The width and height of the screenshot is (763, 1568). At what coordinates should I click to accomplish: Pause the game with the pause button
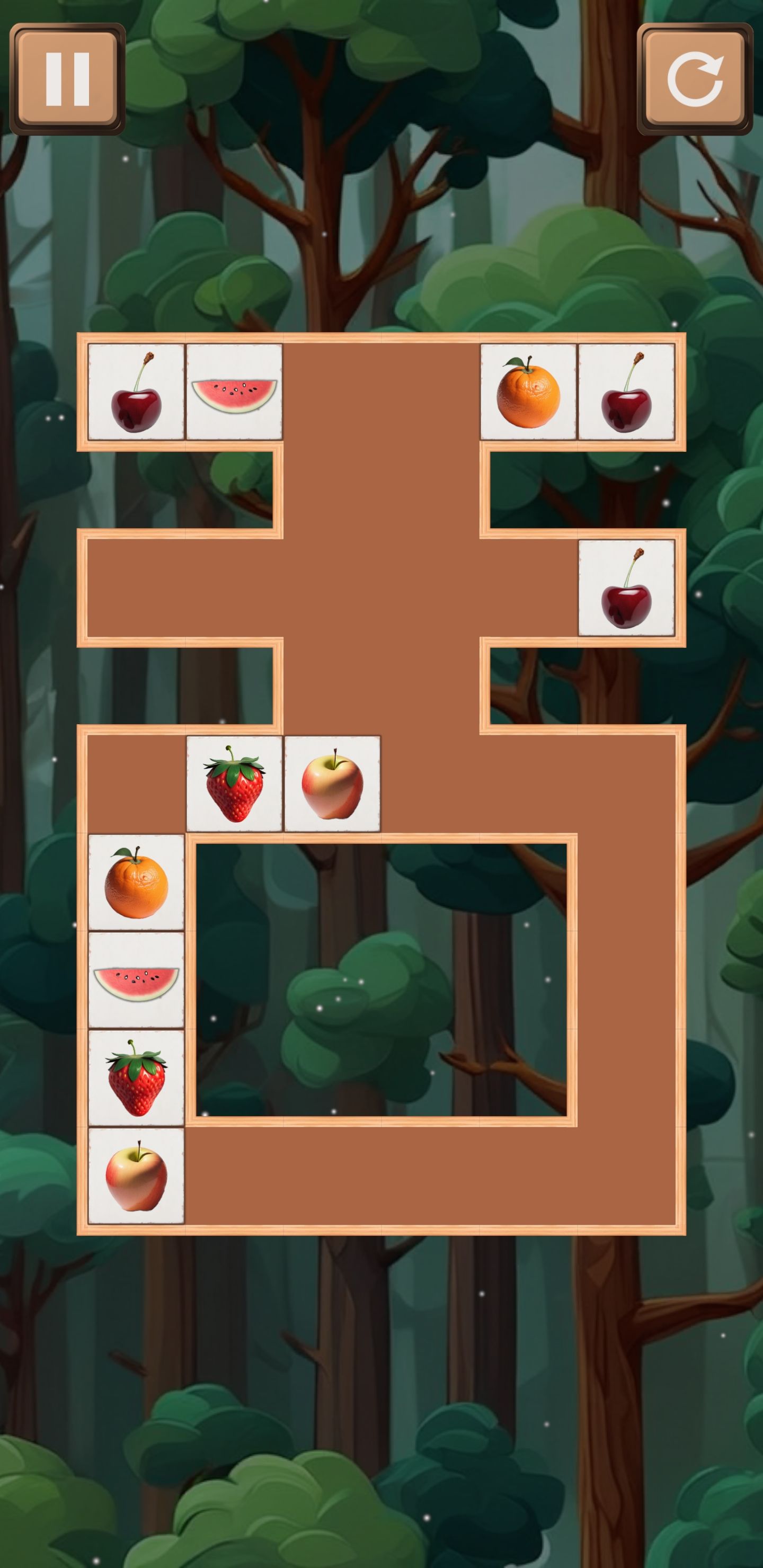coord(68,79)
